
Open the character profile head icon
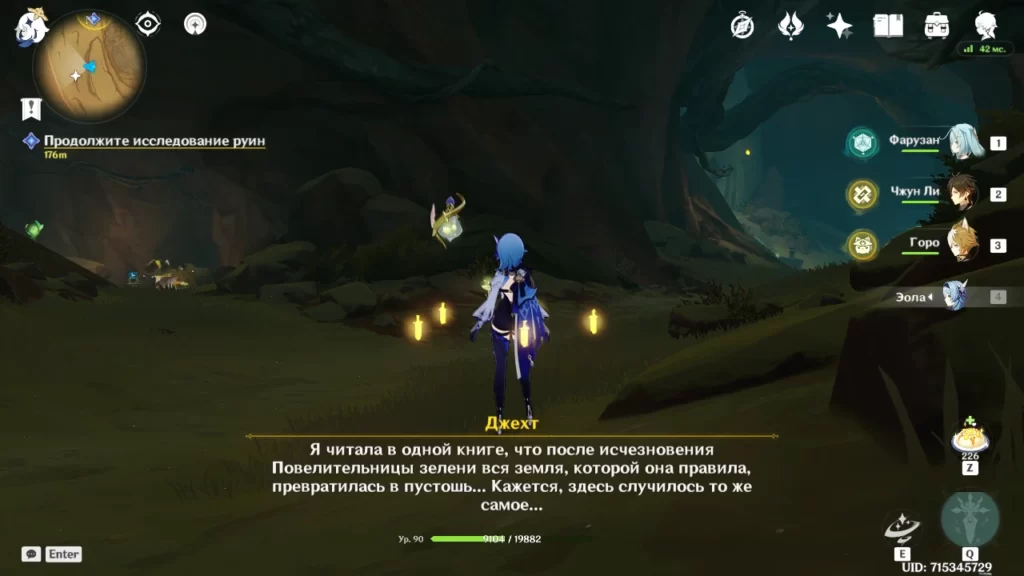tap(986, 26)
